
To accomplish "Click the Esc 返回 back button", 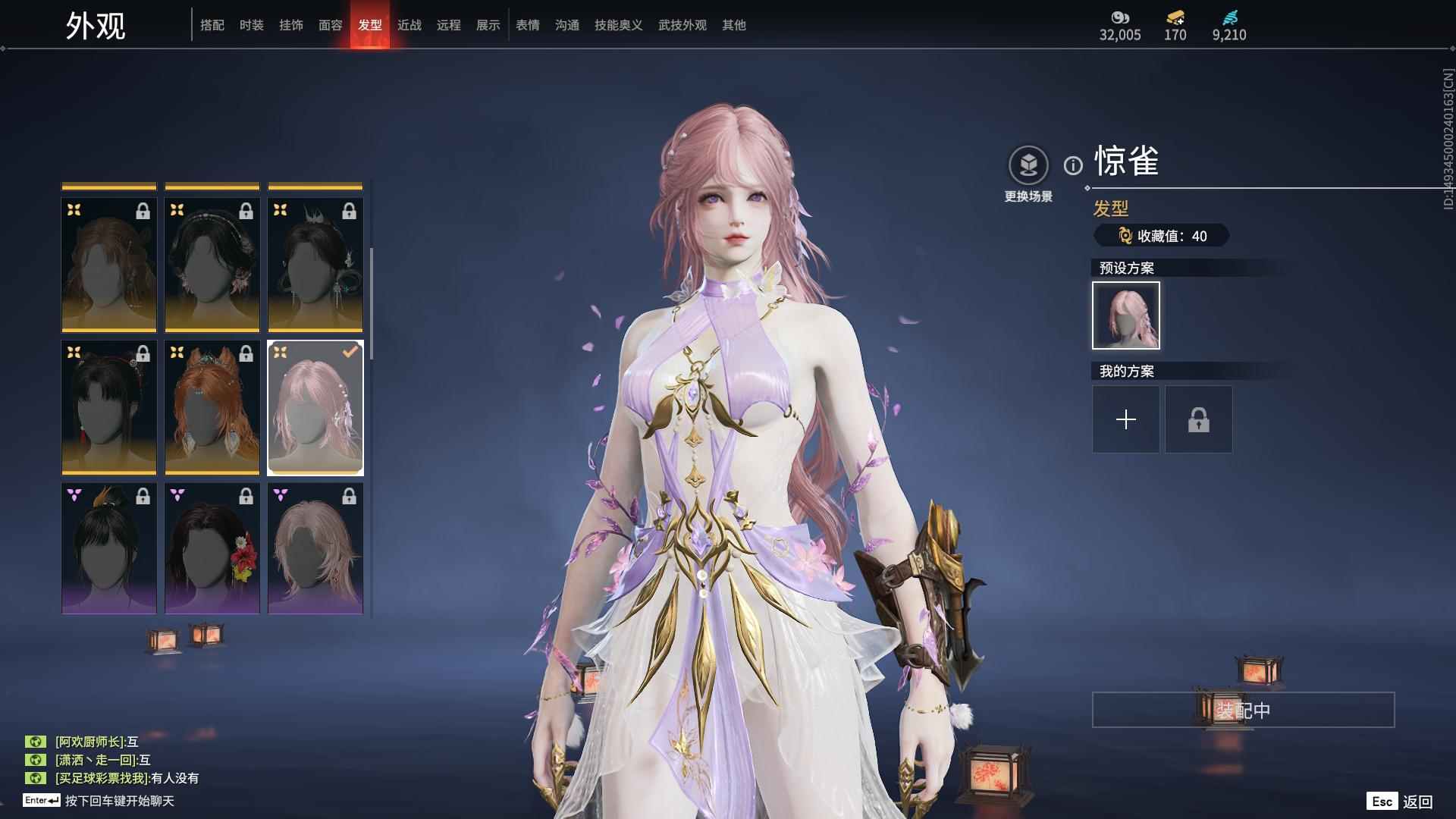I will (1400, 802).
